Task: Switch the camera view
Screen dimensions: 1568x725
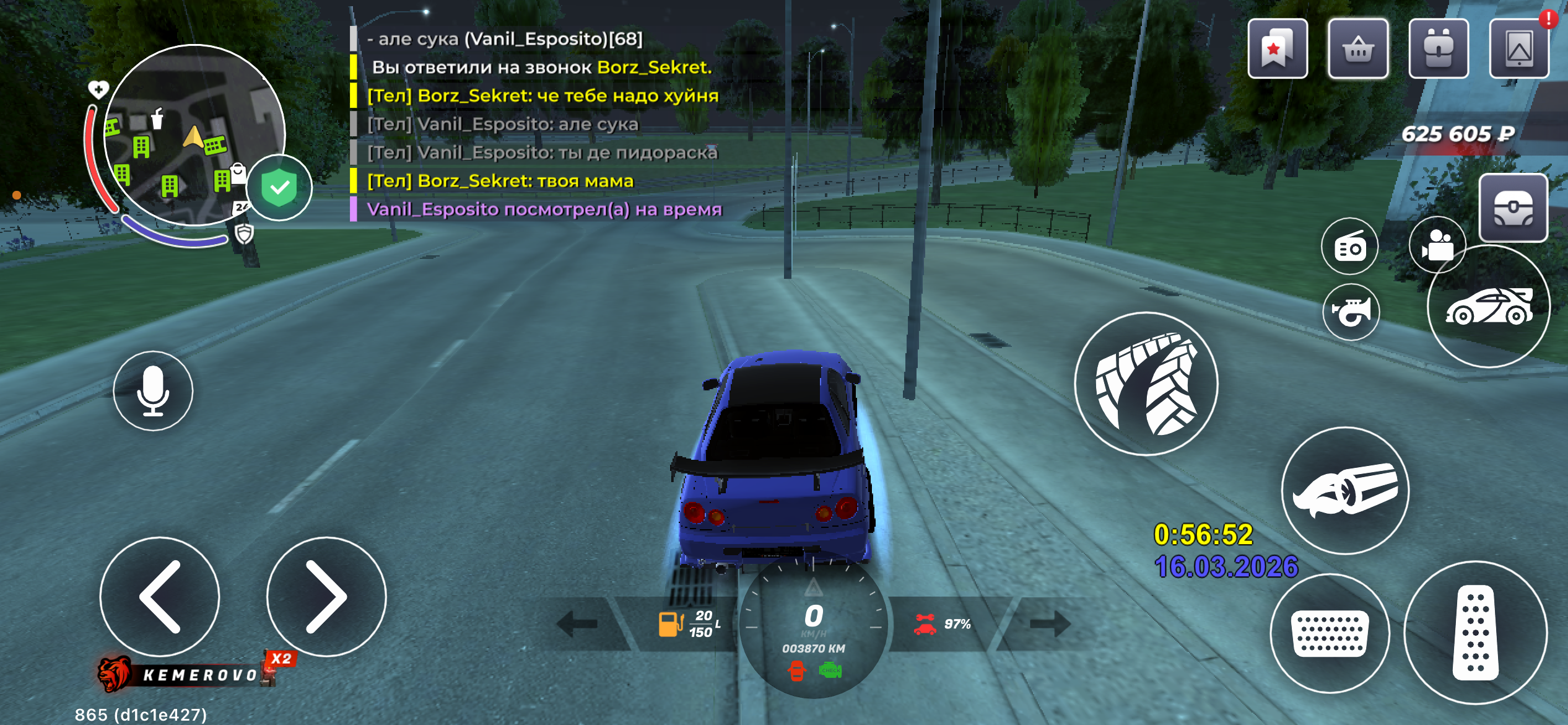Action: point(1437,245)
